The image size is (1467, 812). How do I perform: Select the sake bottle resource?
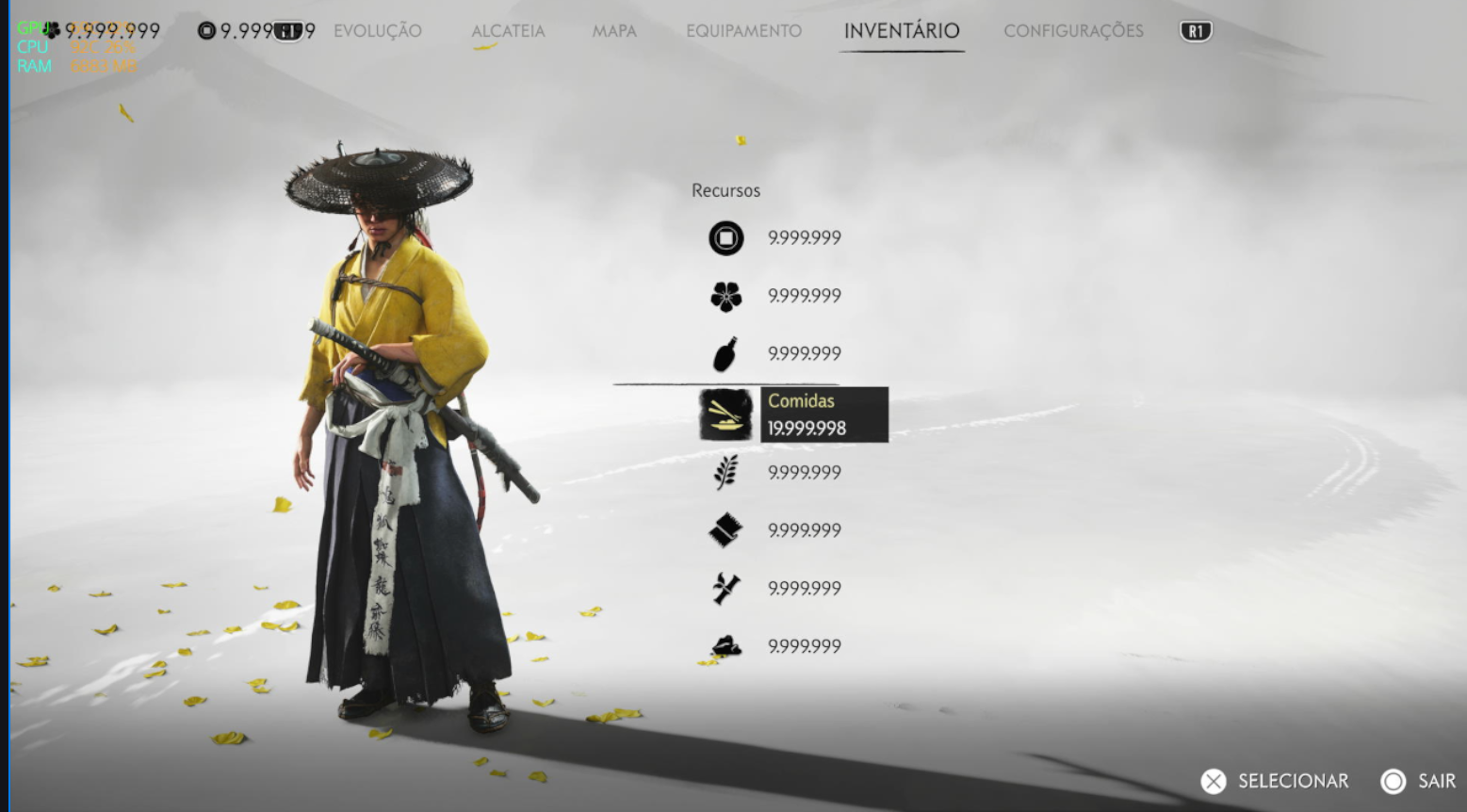(x=726, y=354)
